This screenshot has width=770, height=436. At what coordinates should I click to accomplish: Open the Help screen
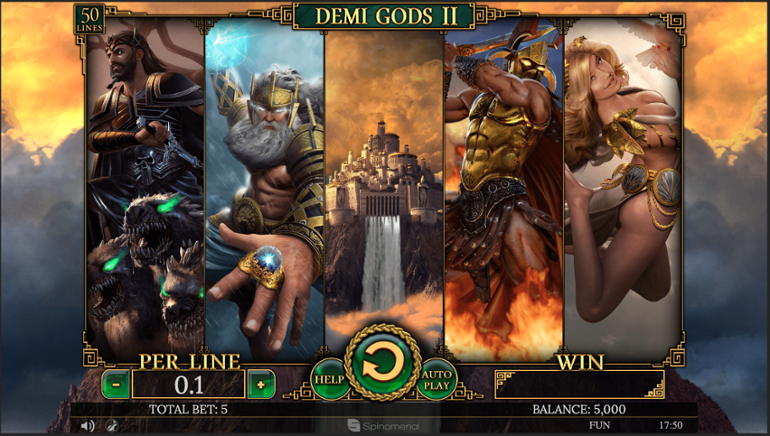329,379
